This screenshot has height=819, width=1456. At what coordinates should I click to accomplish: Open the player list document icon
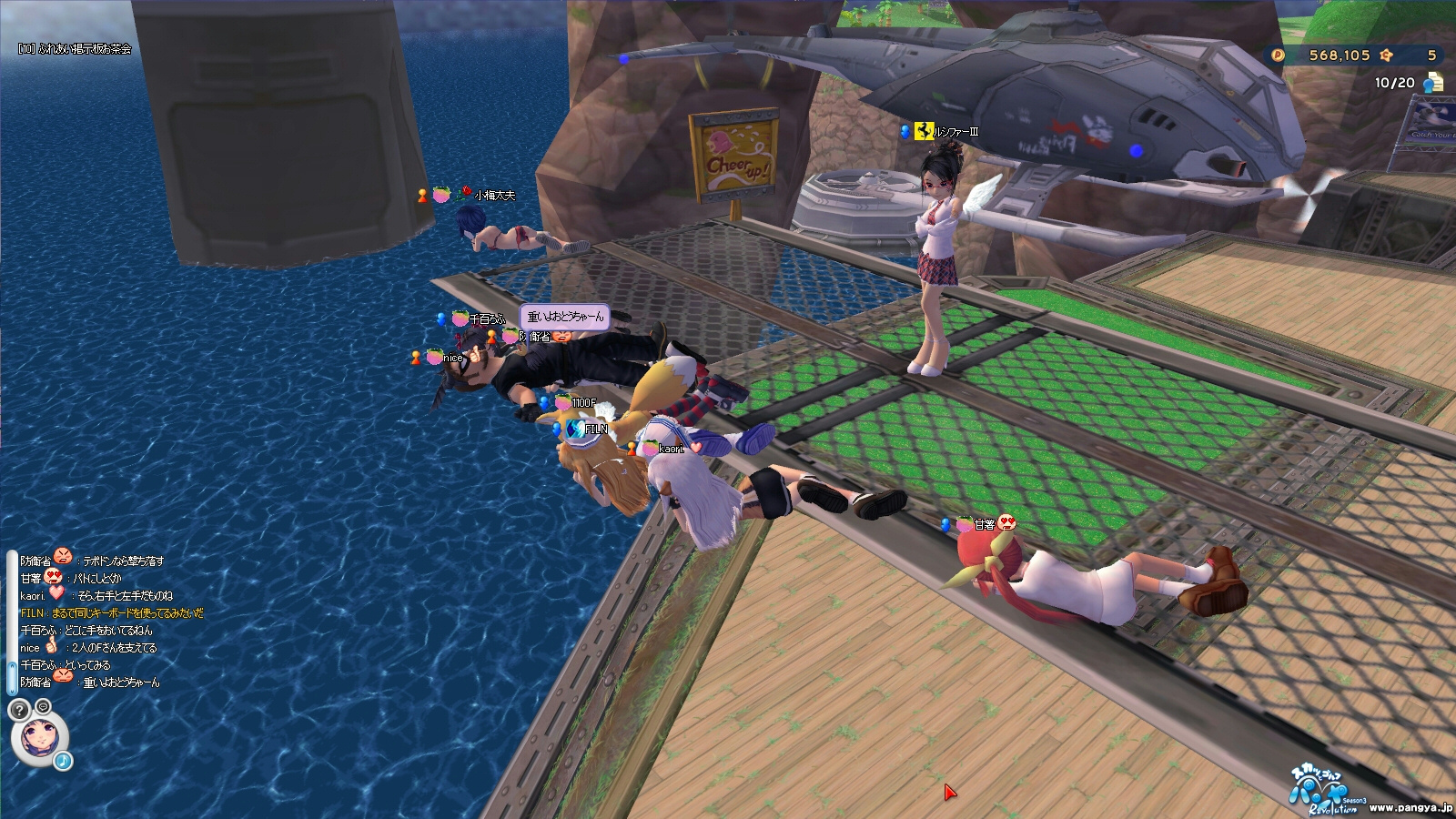[x=1433, y=83]
